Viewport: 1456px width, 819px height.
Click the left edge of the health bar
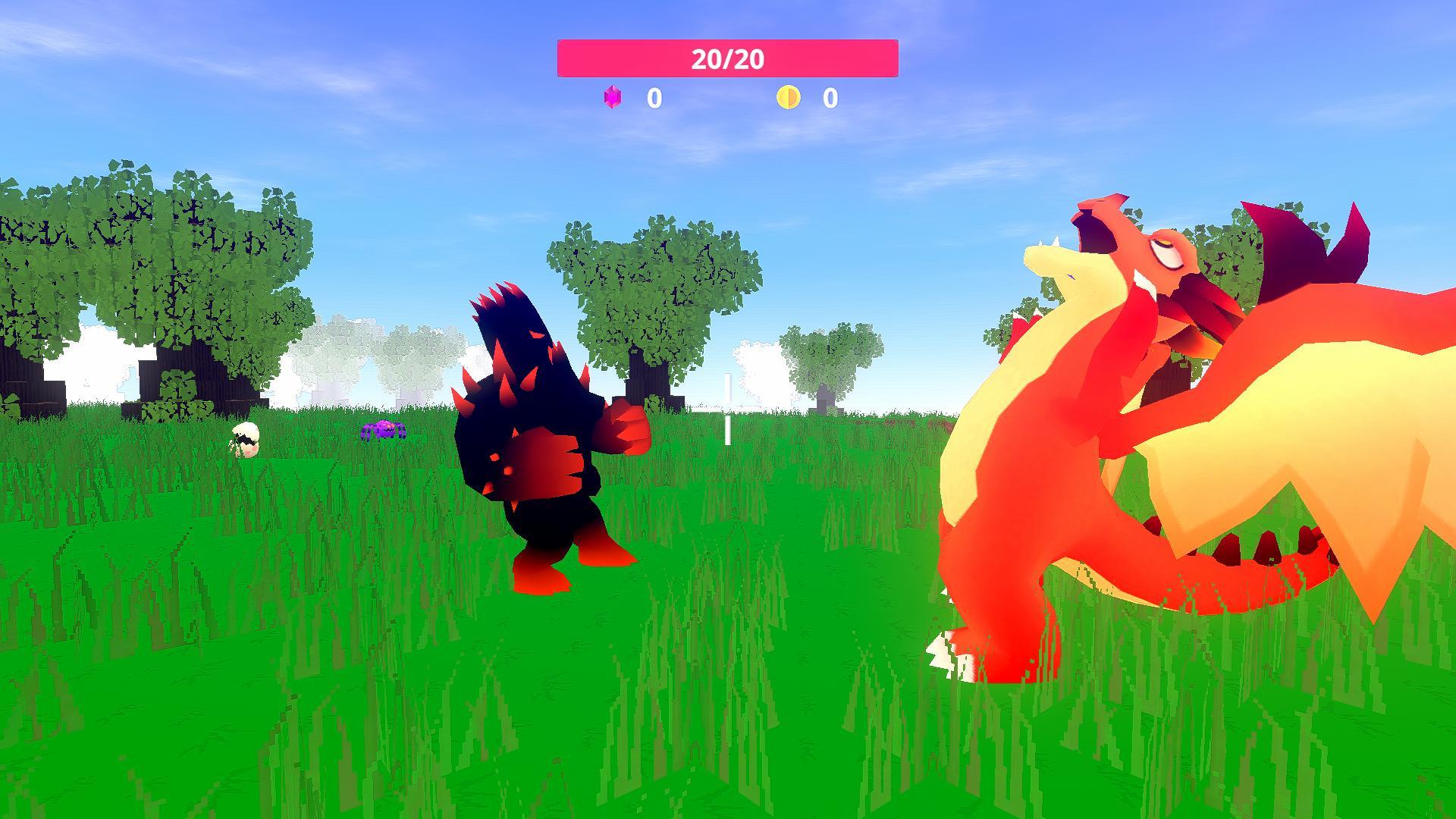click(x=563, y=59)
